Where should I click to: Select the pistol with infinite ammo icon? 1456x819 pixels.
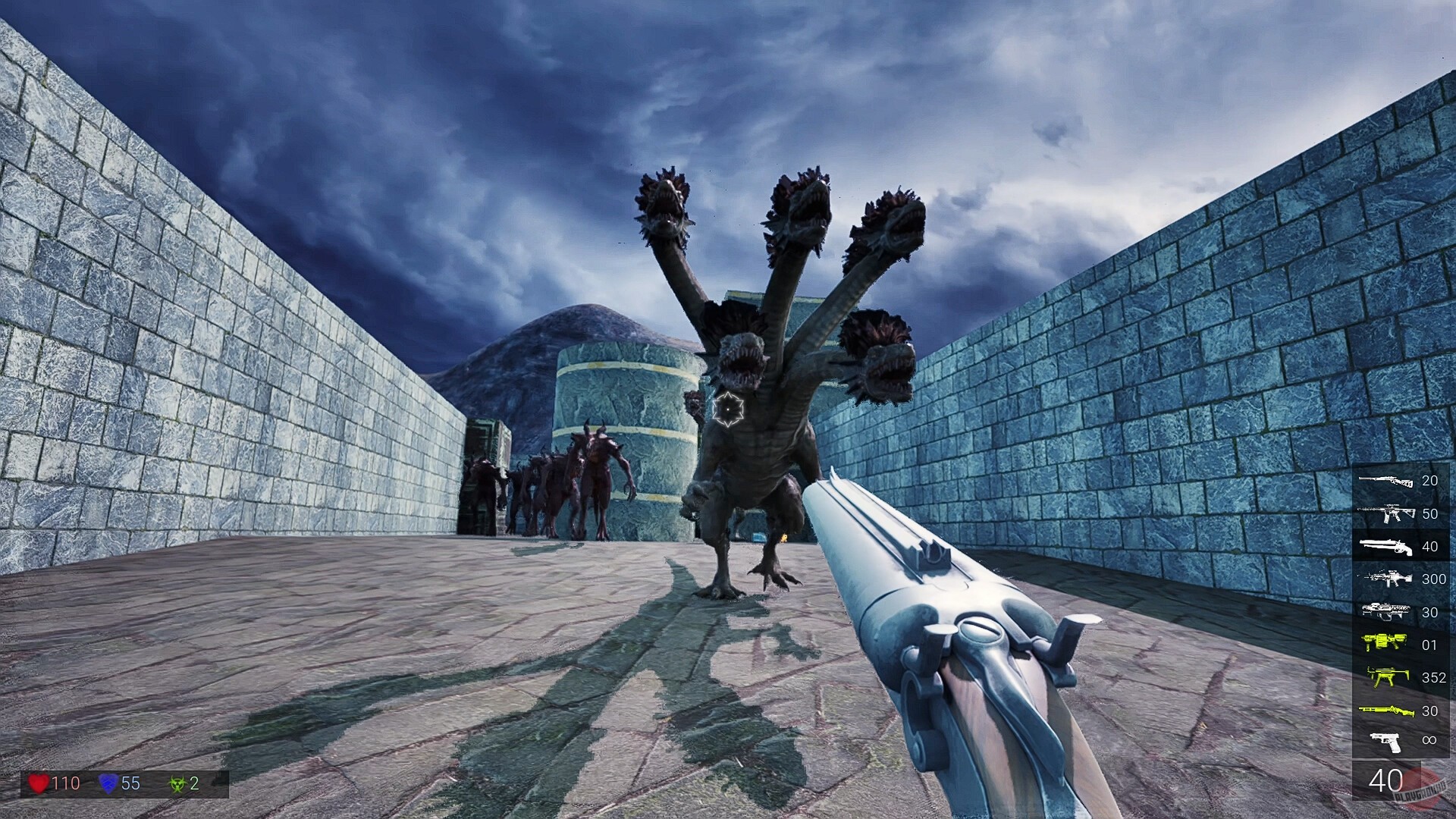tap(1386, 739)
